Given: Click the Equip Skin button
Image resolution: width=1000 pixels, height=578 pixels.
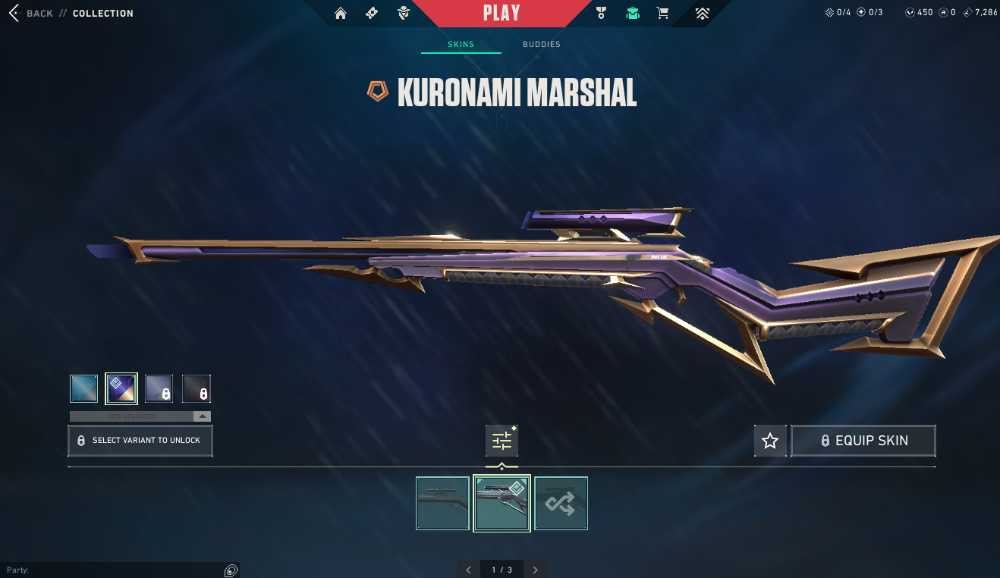Looking at the screenshot, I should (x=863, y=440).
